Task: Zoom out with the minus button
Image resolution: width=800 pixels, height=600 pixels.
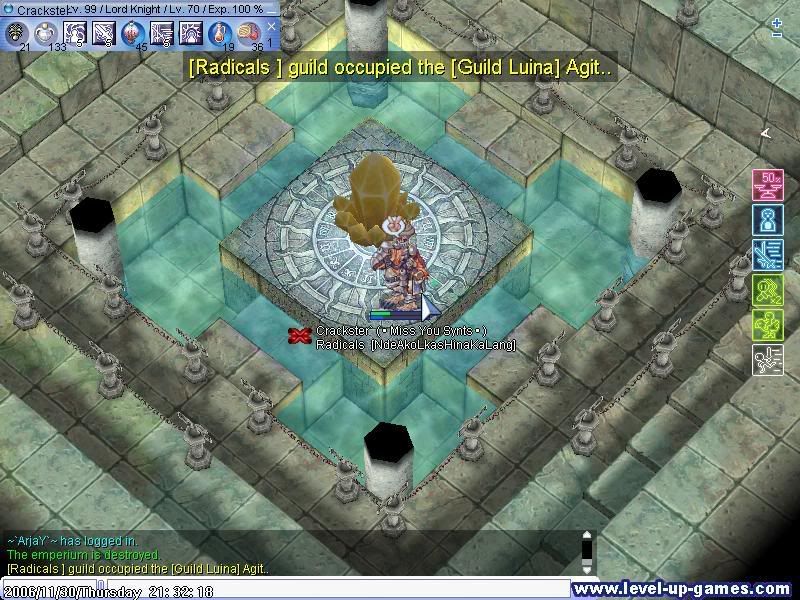Action: coord(777,35)
